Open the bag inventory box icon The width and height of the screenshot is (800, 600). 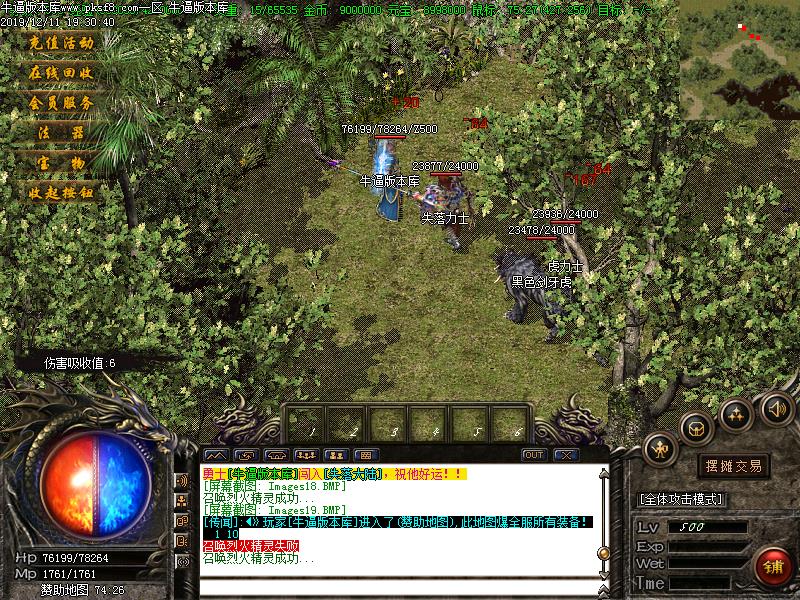(x=695, y=428)
